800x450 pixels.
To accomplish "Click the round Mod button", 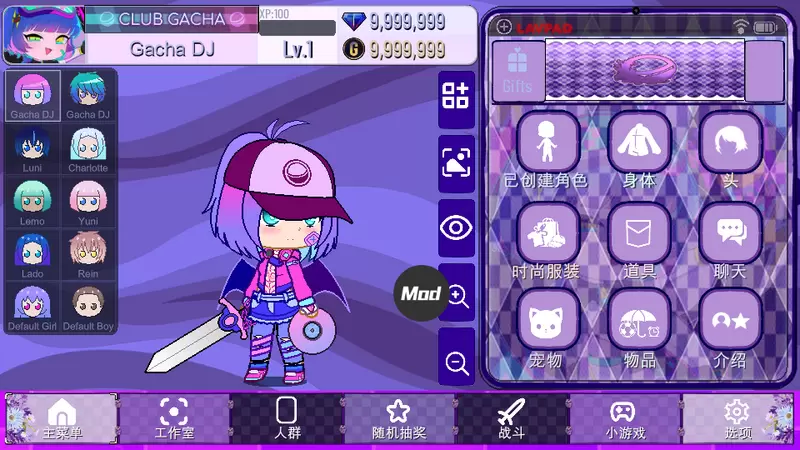I will (x=421, y=294).
